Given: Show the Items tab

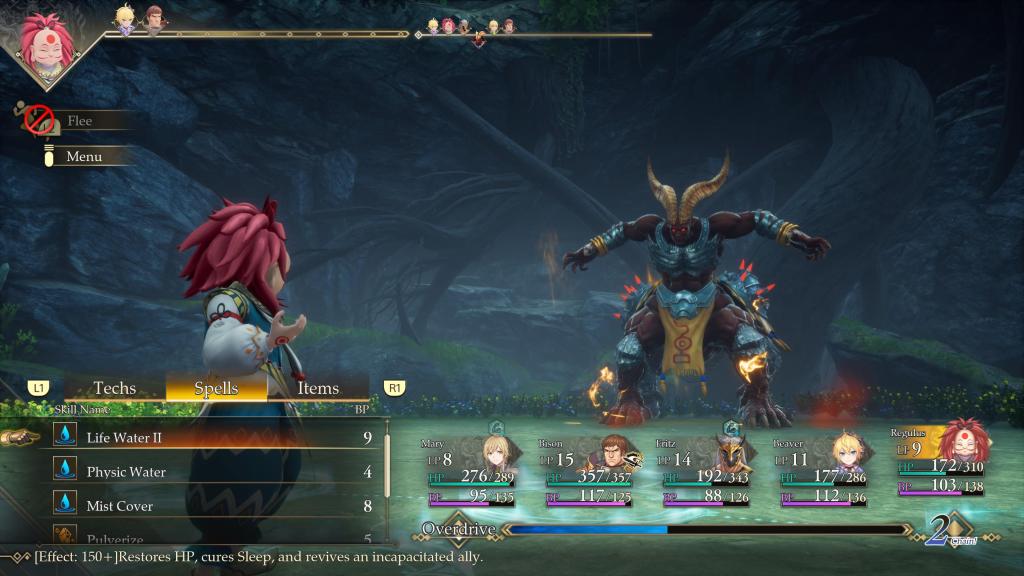Looking at the screenshot, I should click(318, 388).
